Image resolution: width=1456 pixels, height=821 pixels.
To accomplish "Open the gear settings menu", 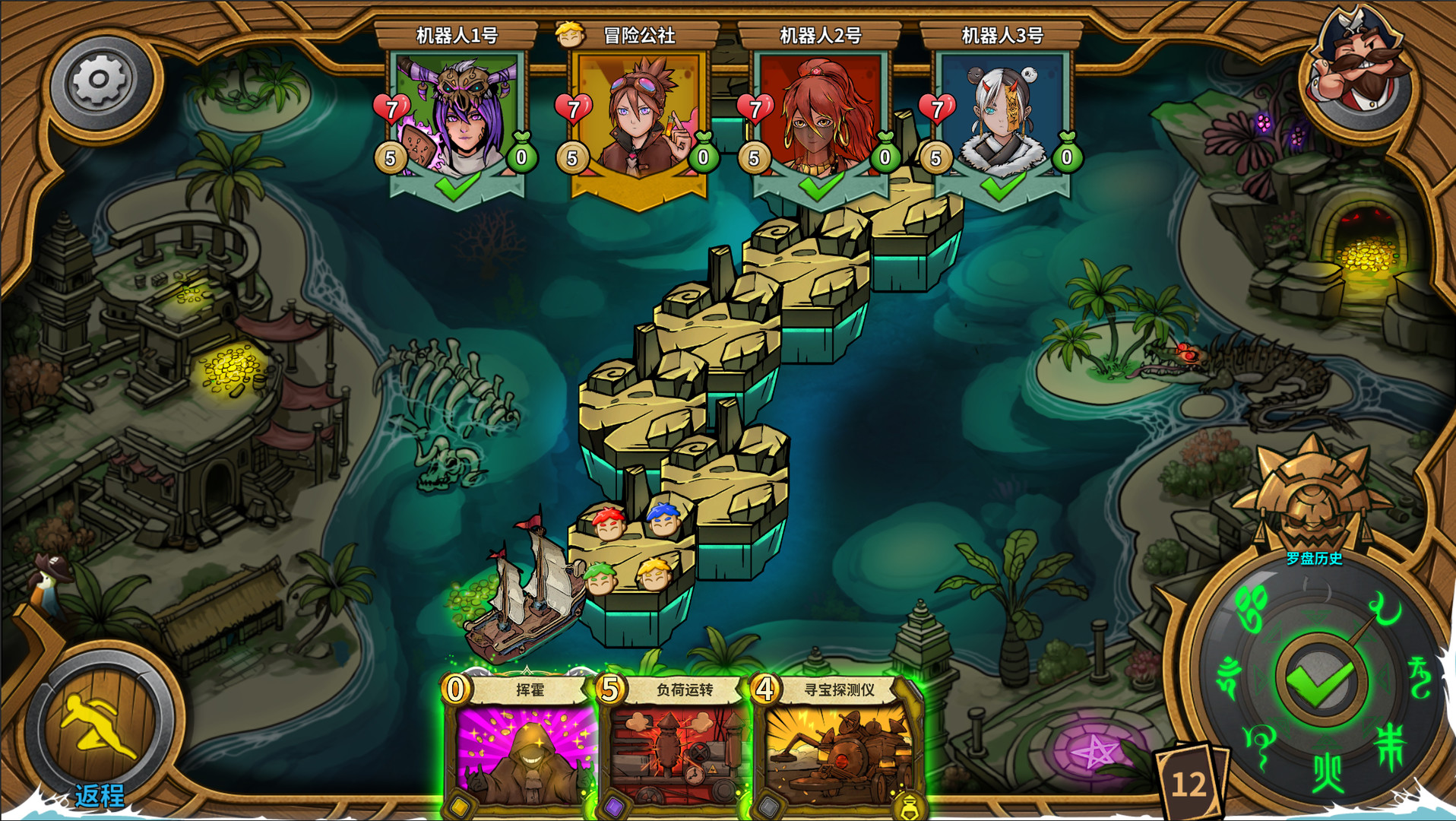I will click(x=100, y=81).
